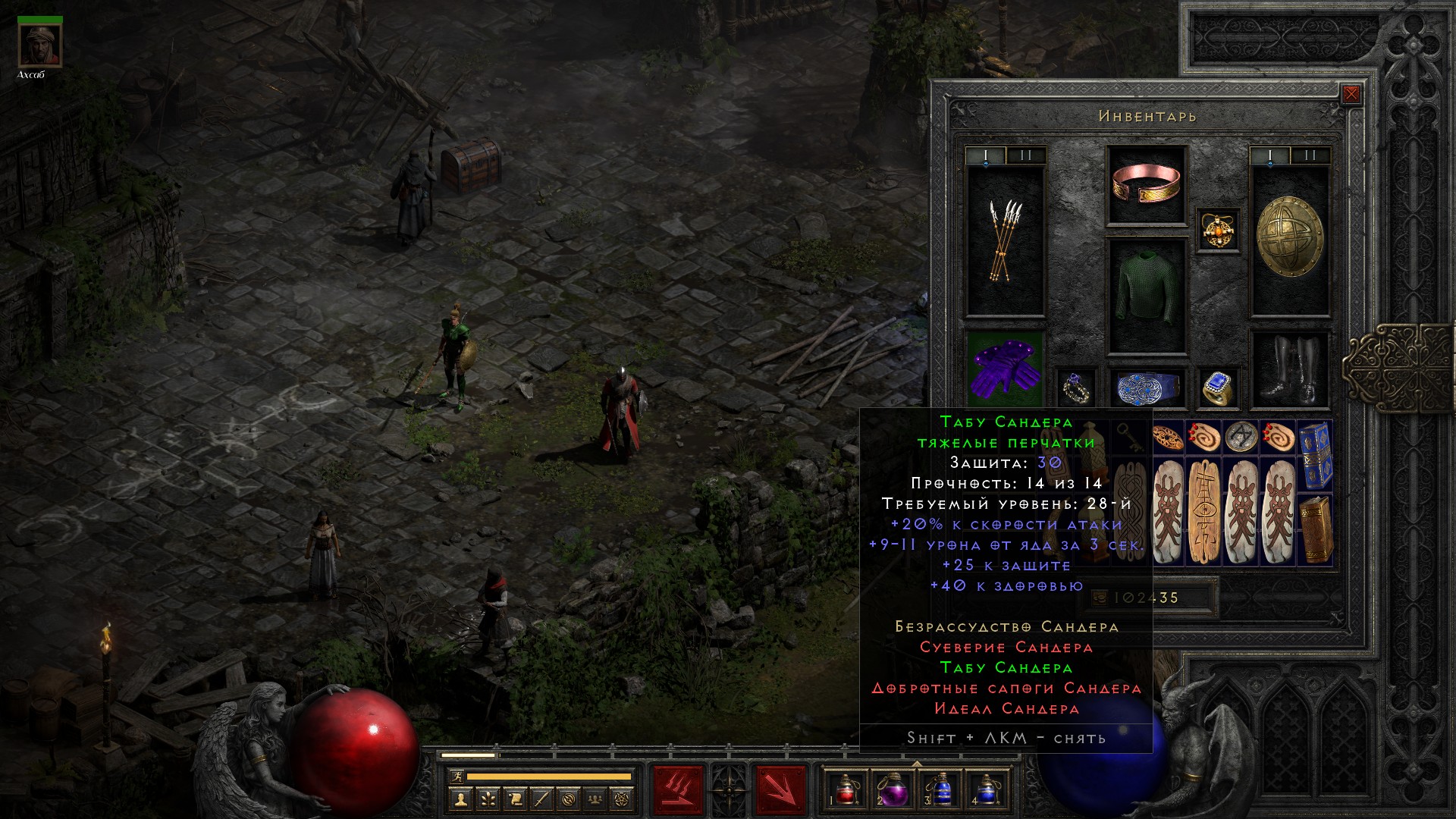Screen dimensions: 1456x819
Task: Open the left-click skill selector
Action: point(678,789)
